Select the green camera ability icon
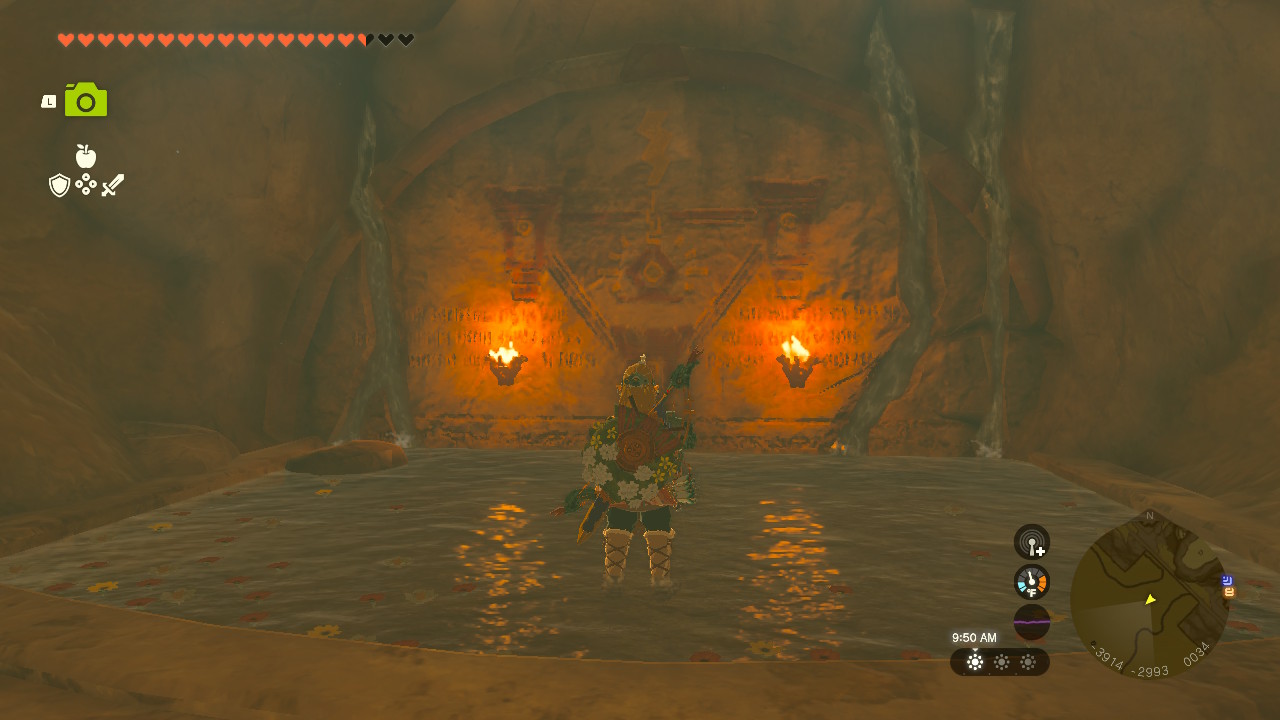 coord(85,99)
